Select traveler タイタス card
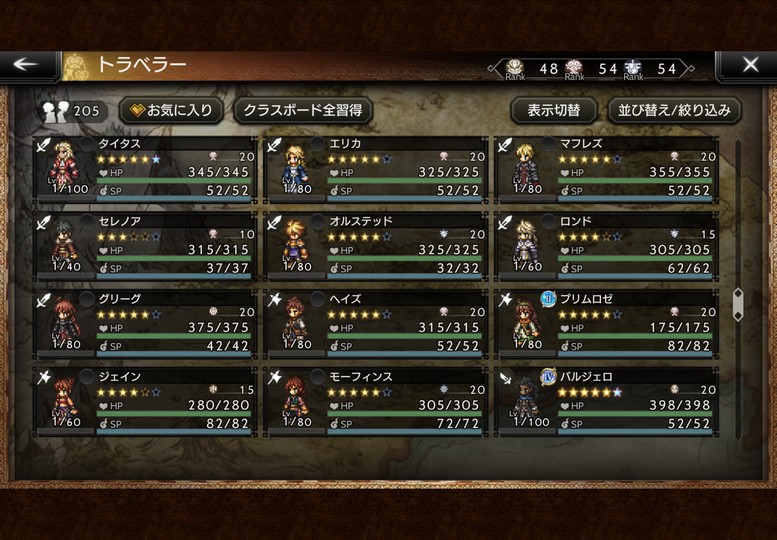Image resolution: width=777 pixels, height=540 pixels. point(144,168)
